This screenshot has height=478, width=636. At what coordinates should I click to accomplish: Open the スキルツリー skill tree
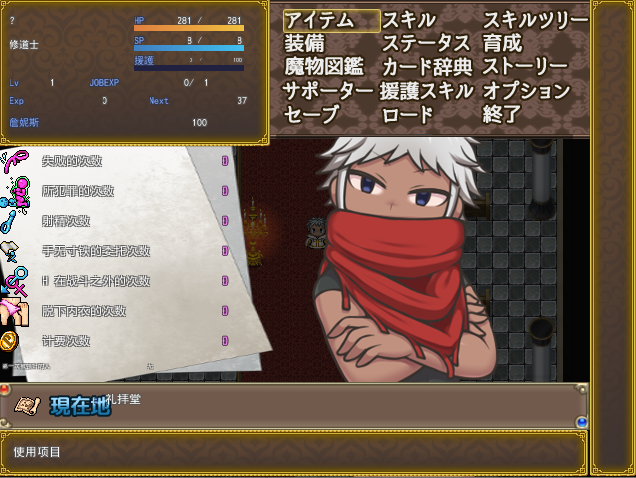point(535,21)
